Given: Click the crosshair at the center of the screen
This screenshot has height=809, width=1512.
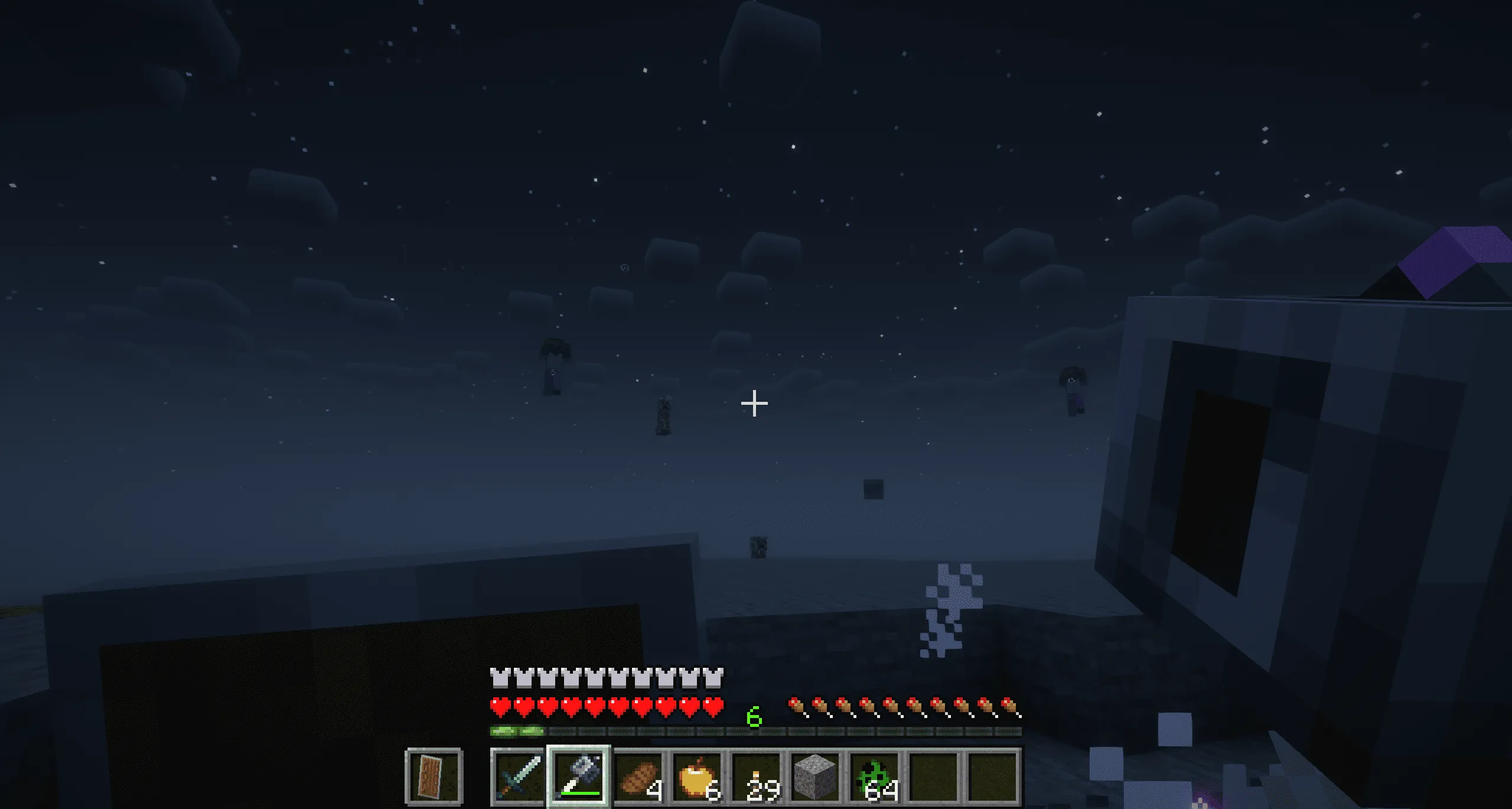Looking at the screenshot, I should tap(754, 402).
